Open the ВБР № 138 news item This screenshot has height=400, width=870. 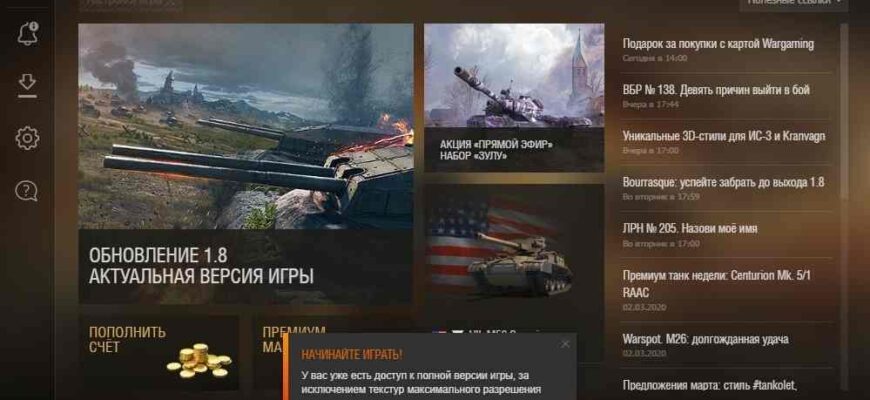coord(715,90)
